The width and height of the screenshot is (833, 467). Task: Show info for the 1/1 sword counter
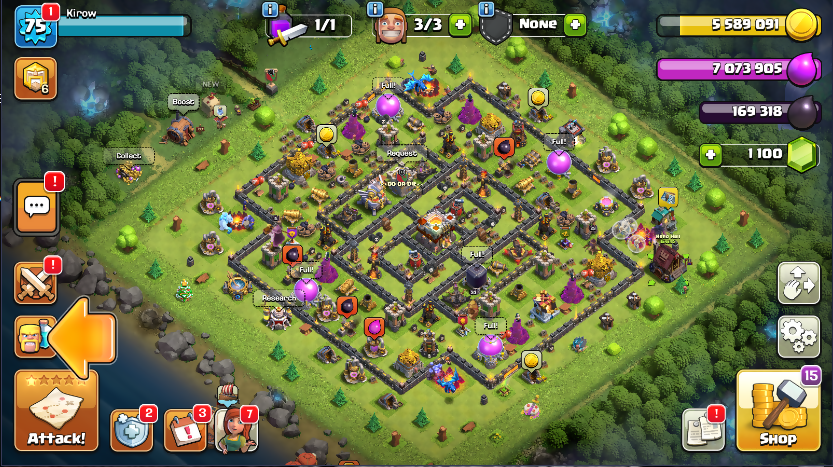tap(269, 8)
